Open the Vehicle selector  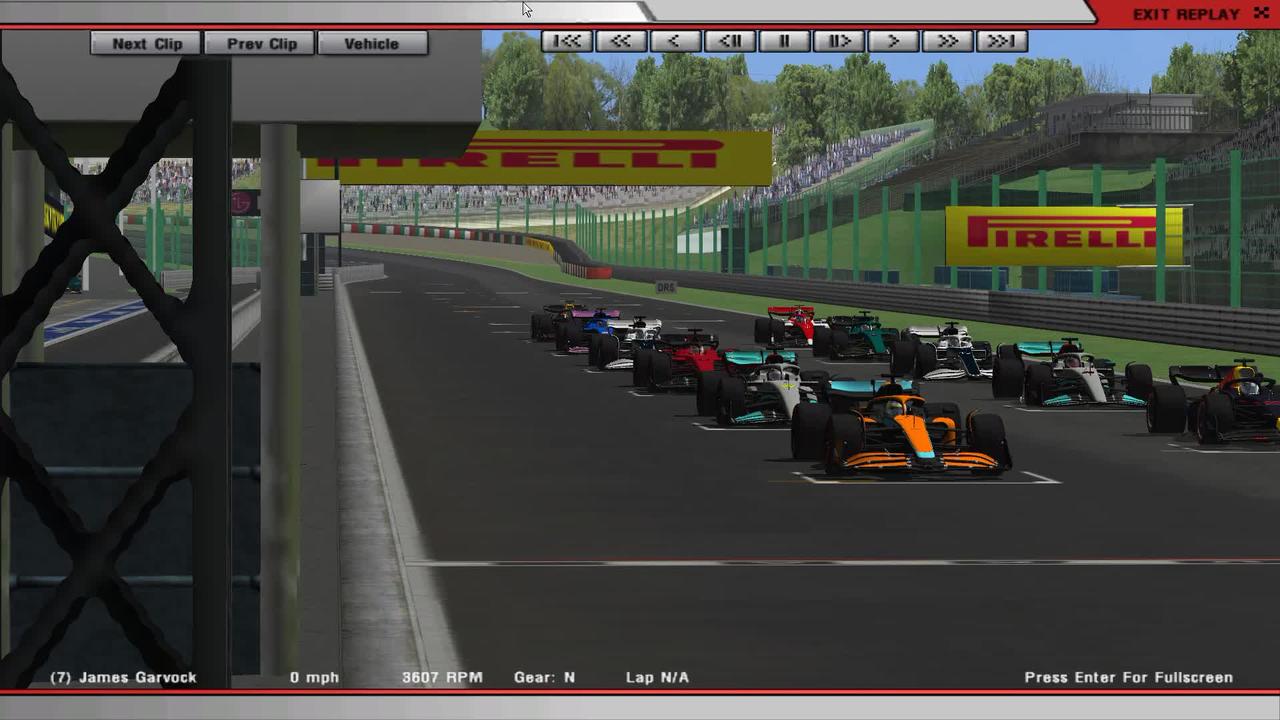pyautogui.click(x=372, y=43)
